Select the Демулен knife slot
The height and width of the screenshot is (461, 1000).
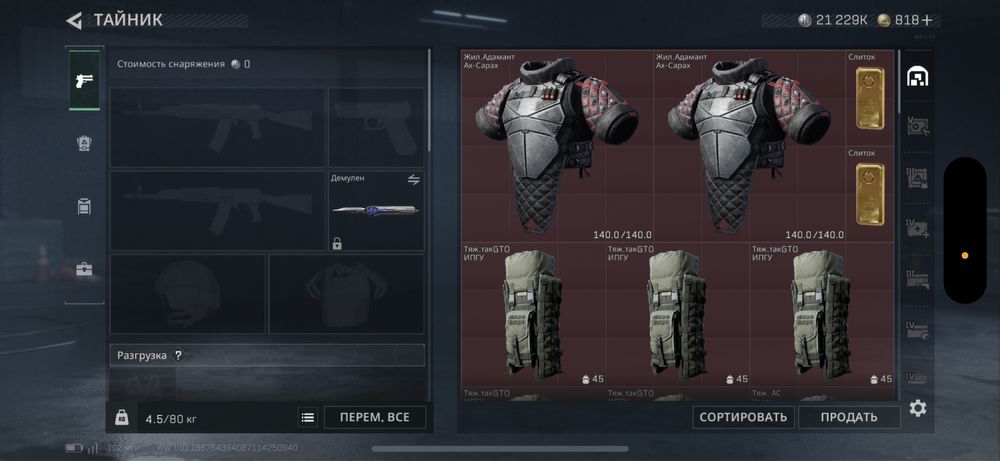pos(376,211)
